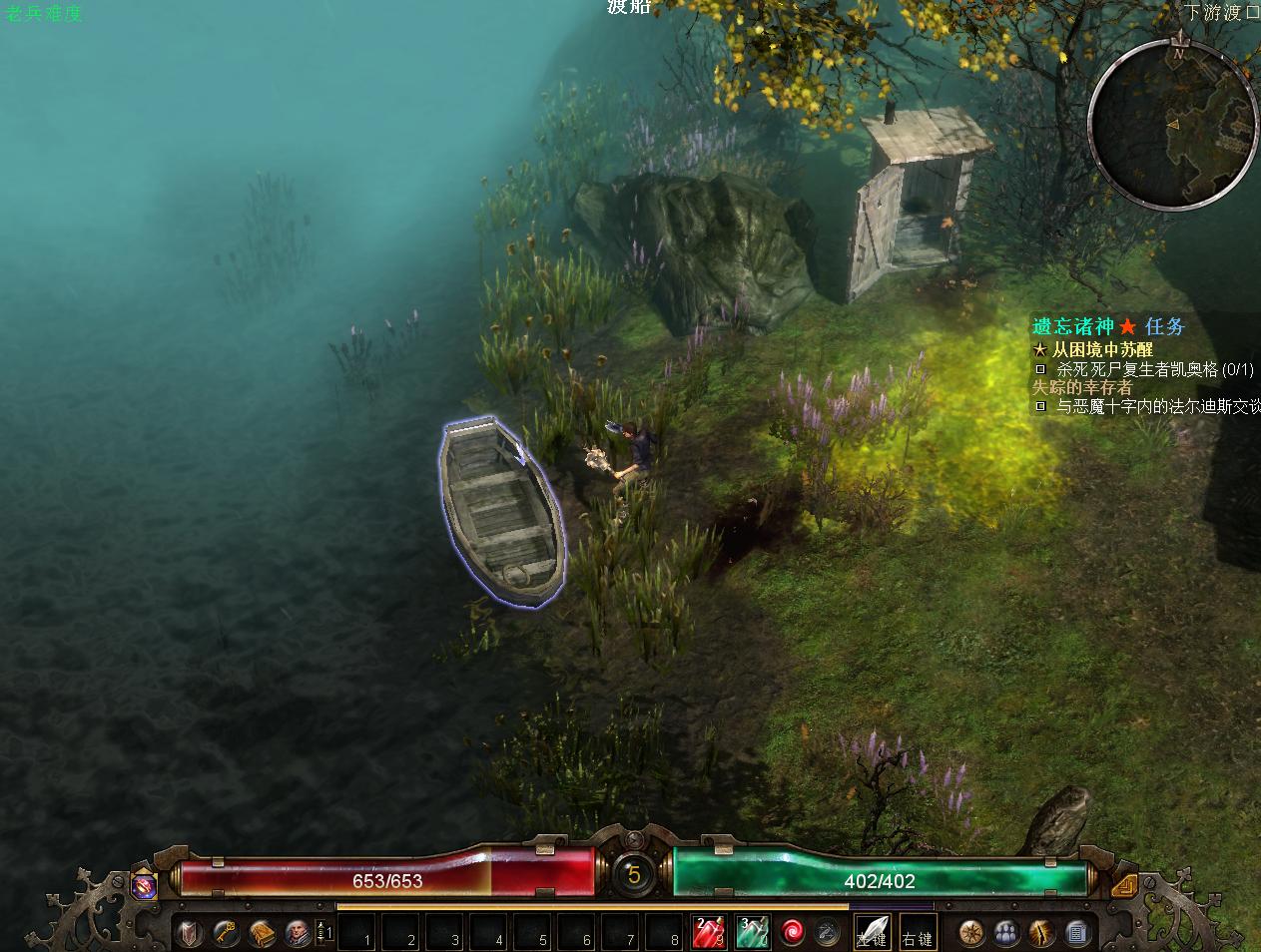Image resolution: width=1261 pixels, height=952 pixels.
Task: Click the bald man portrait button
Action: pos(297,933)
